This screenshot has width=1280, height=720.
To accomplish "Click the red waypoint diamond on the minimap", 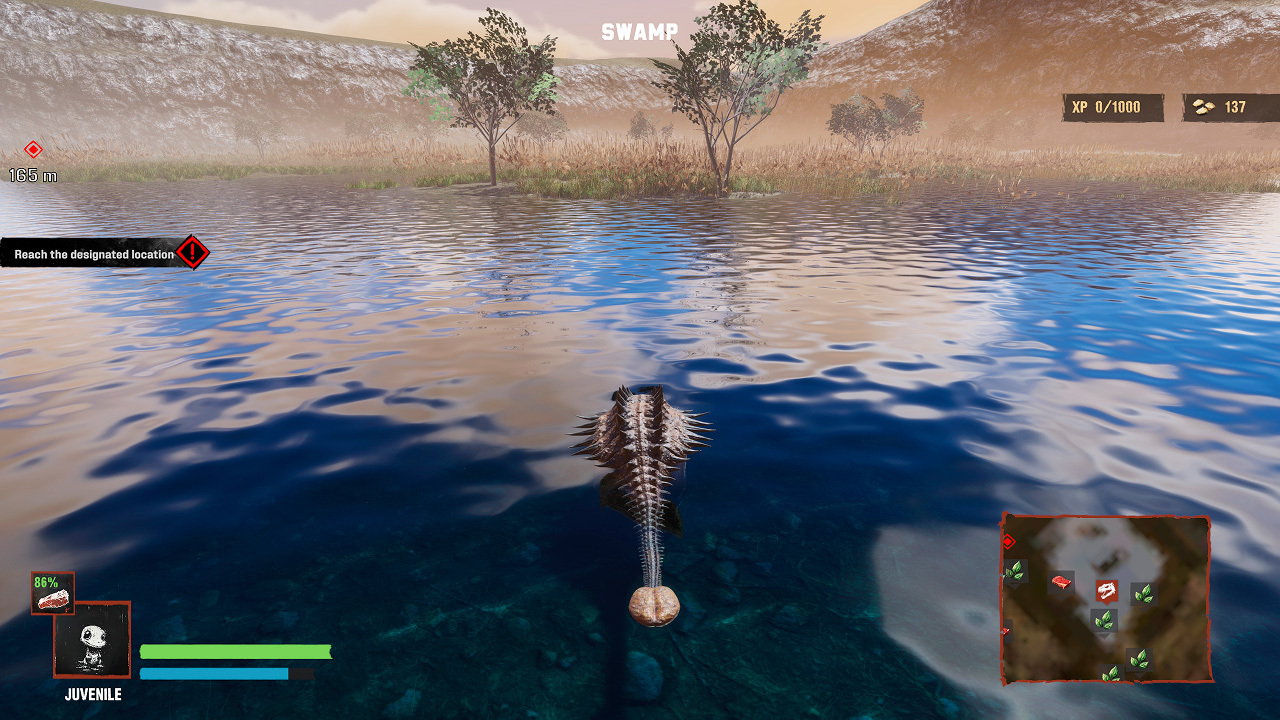I will pos(1009,542).
